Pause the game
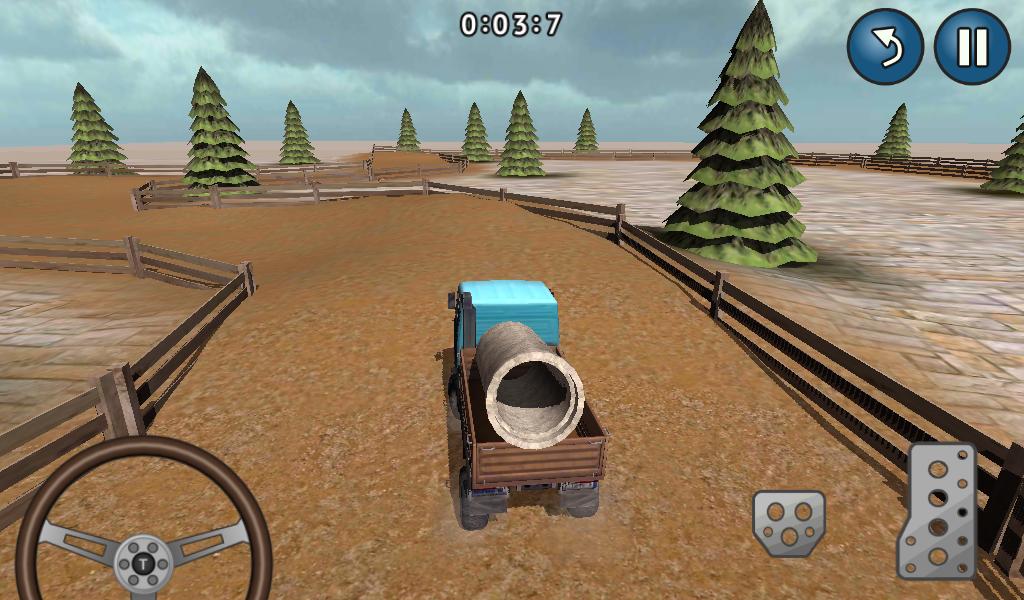The width and height of the screenshot is (1024, 600). point(972,46)
